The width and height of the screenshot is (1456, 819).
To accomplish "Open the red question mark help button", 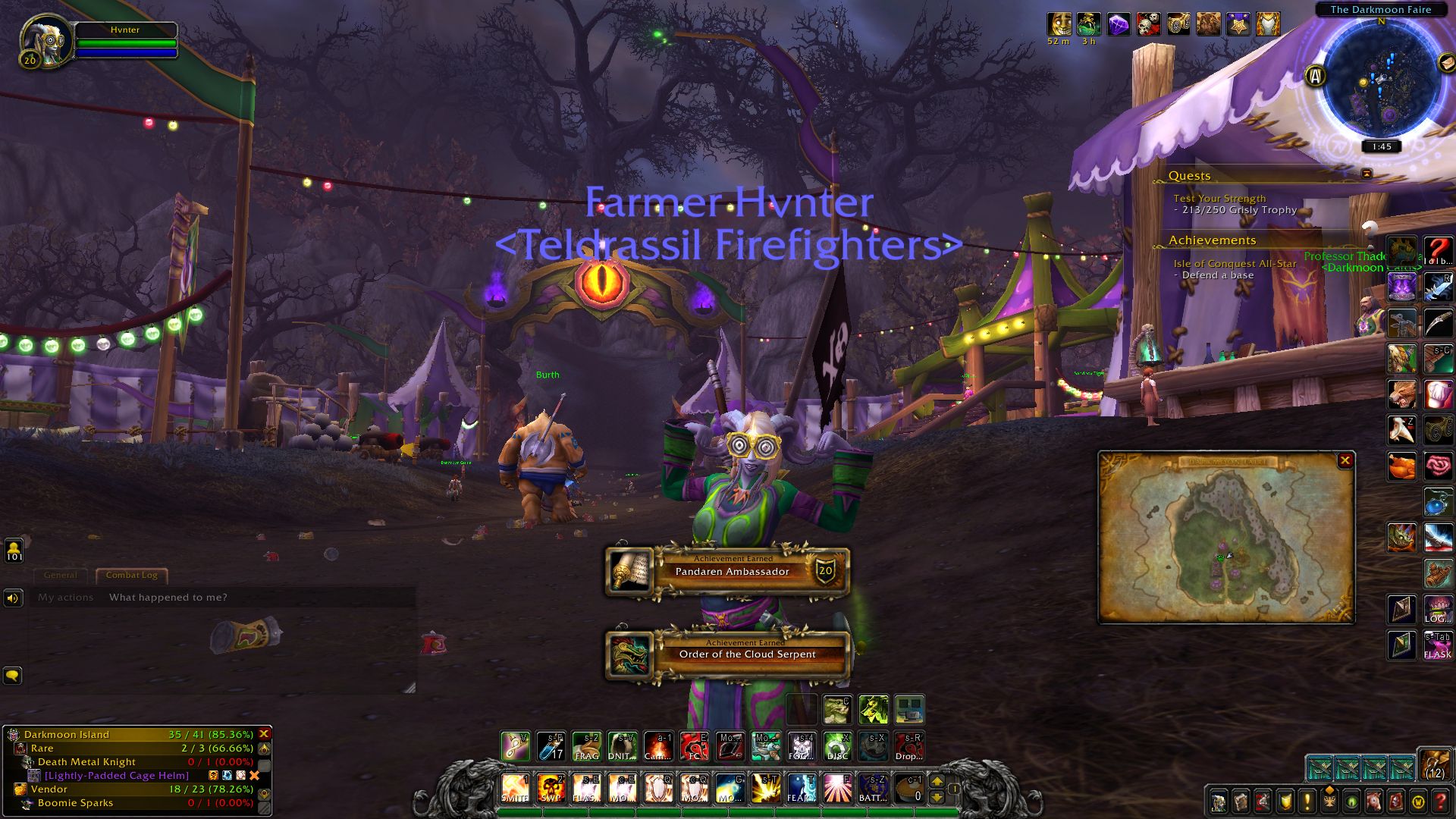I will click(x=1440, y=801).
